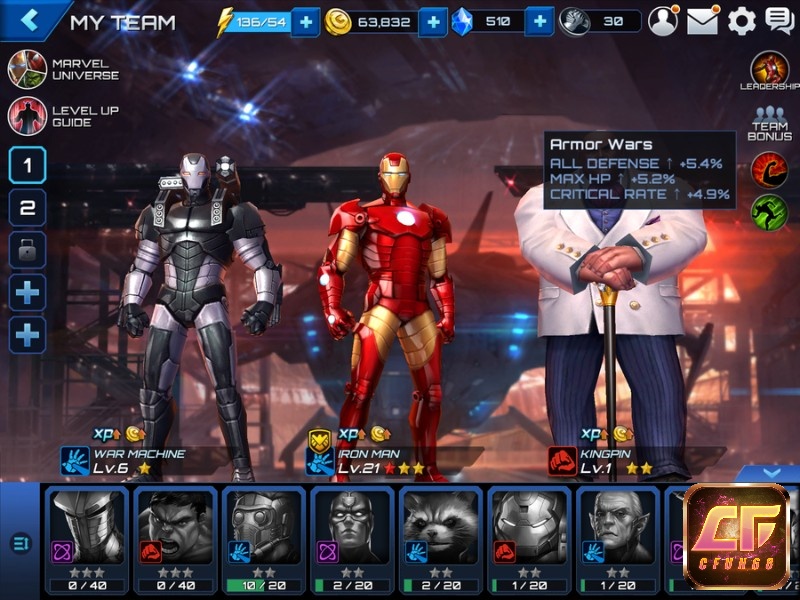Select the locked team slot
Viewport: 800px width, 600px height.
pyautogui.click(x=27, y=250)
